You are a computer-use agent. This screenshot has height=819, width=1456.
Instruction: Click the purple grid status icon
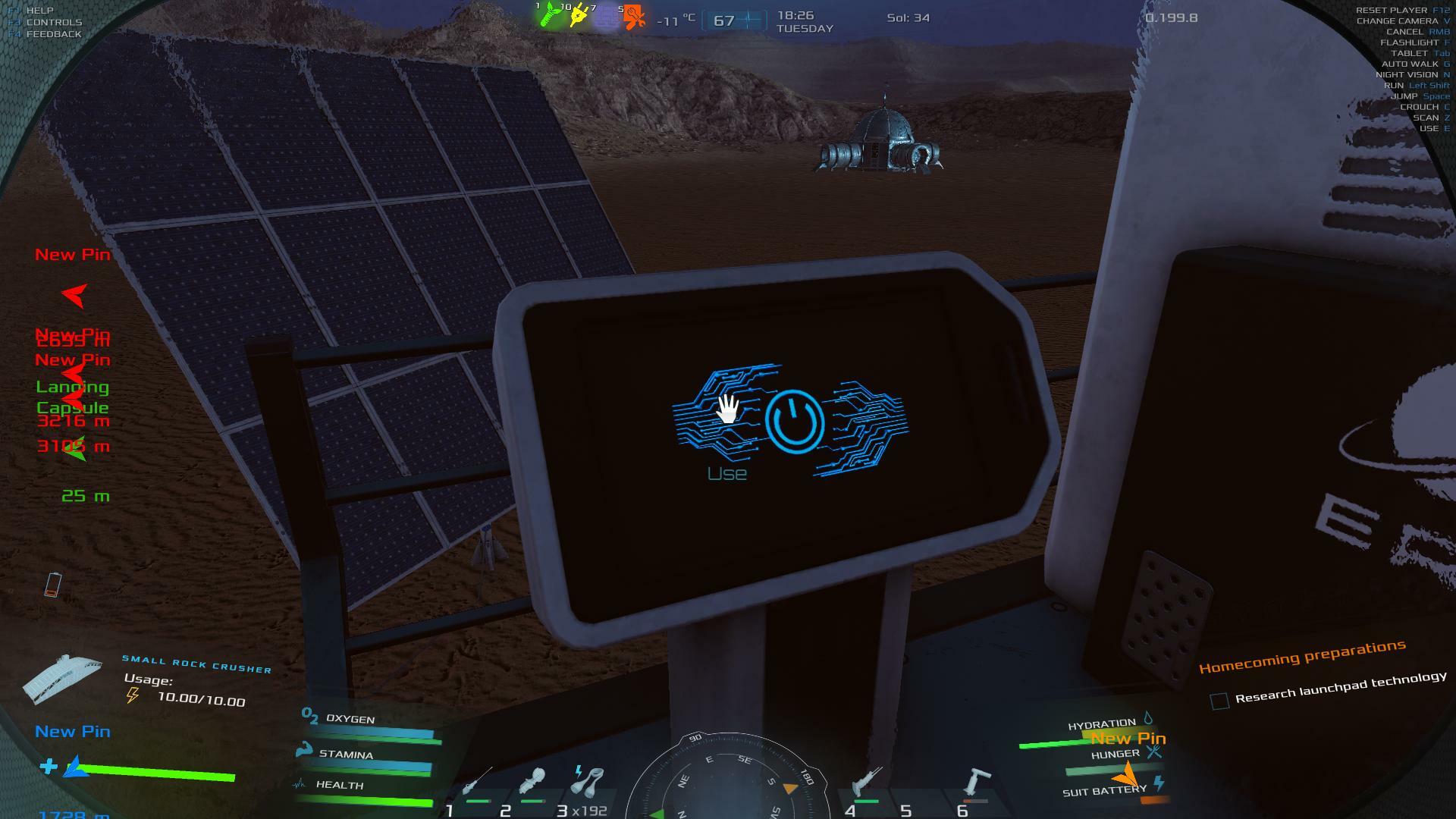606,18
